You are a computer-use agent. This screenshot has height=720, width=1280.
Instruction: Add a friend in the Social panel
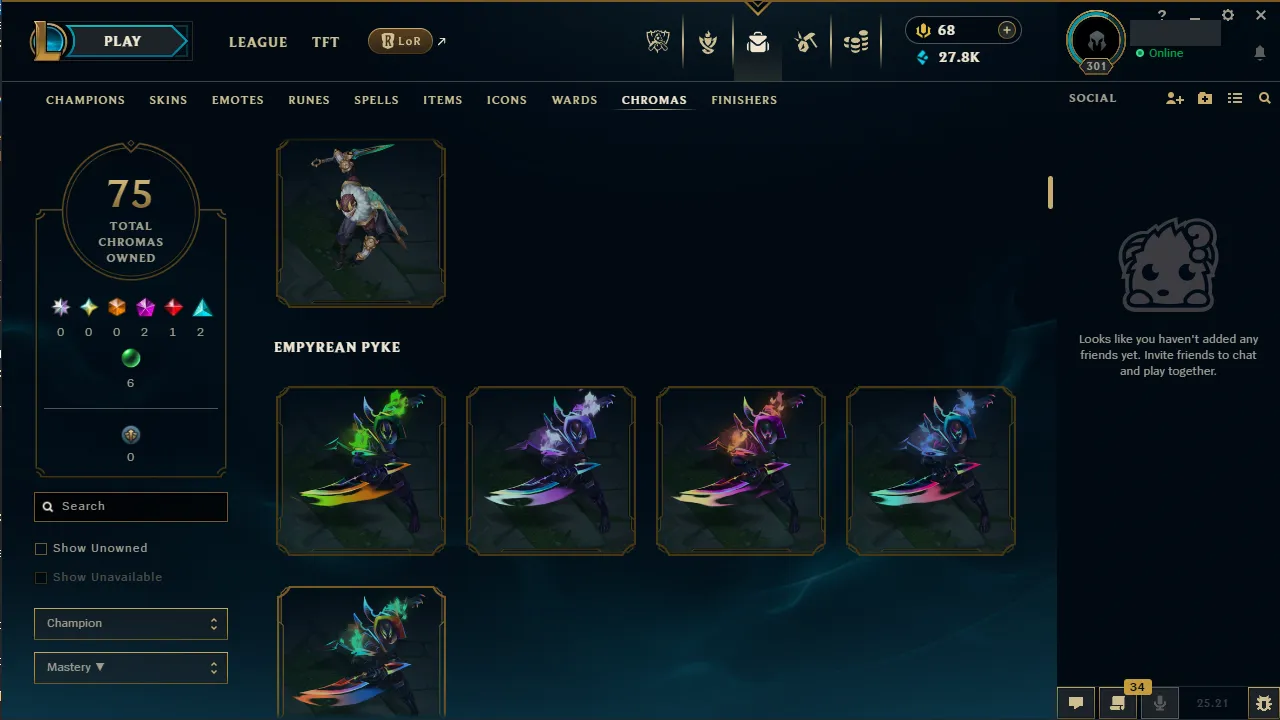(1175, 98)
